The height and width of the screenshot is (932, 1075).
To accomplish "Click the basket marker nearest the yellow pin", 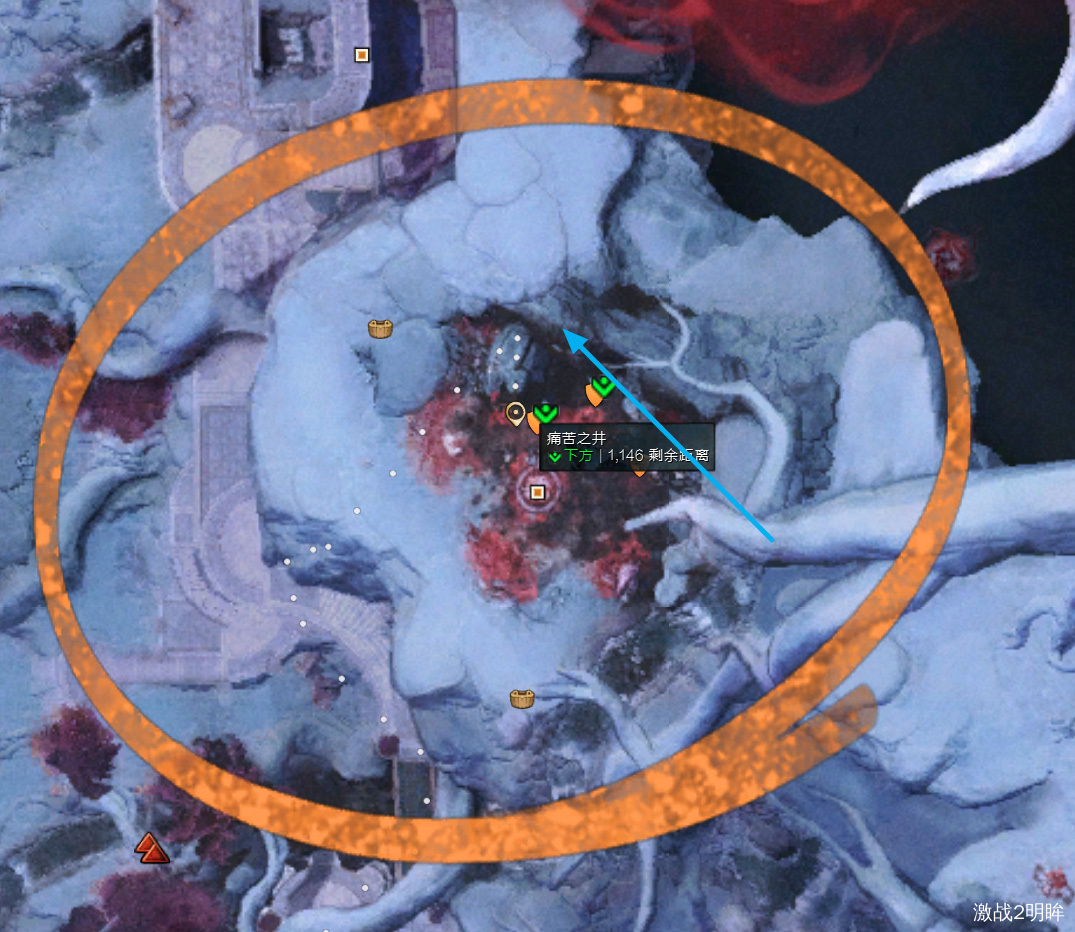I will pyautogui.click(x=380, y=327).
